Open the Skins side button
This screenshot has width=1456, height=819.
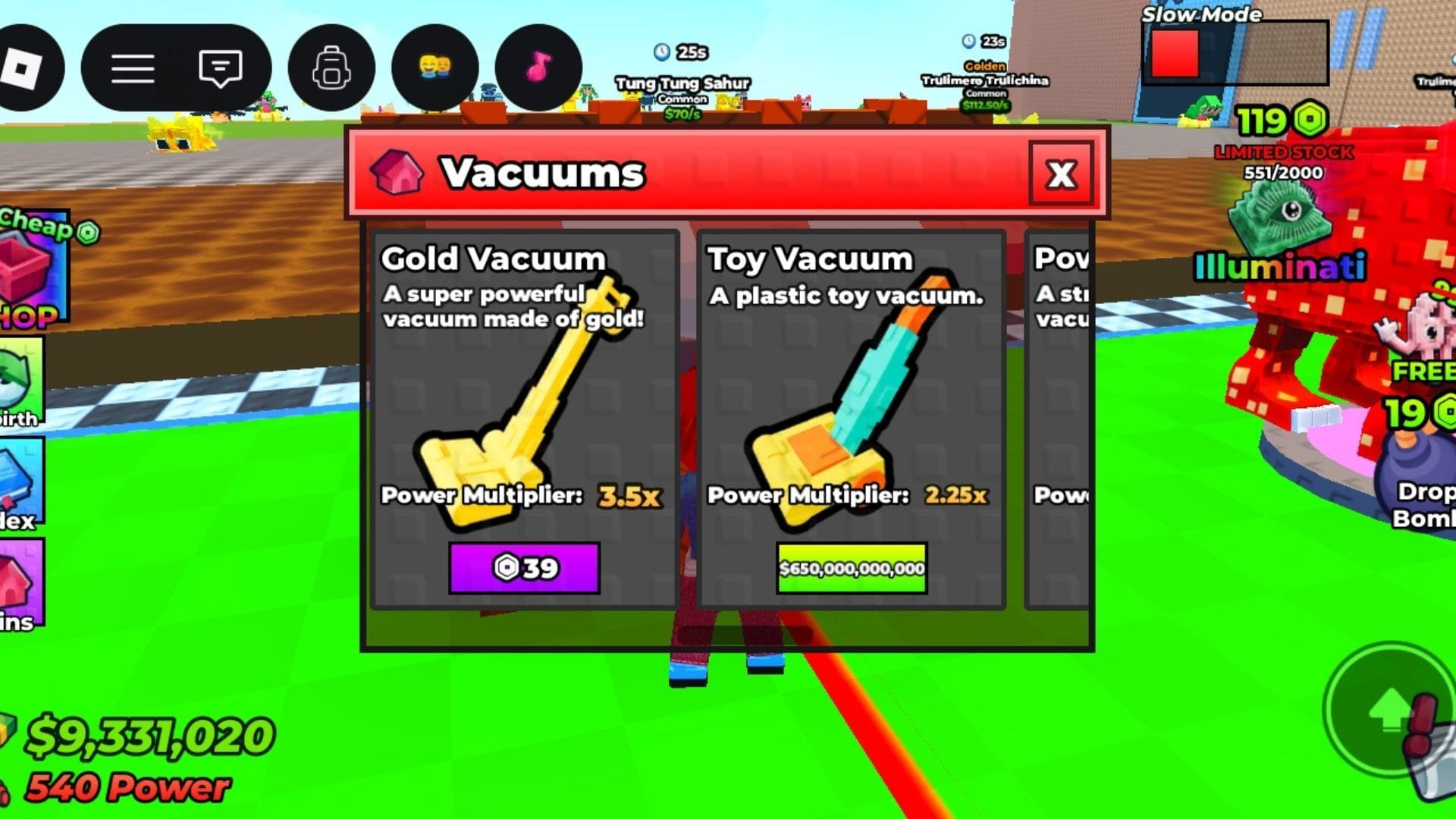pyautogui.click(x=21, y=584)
